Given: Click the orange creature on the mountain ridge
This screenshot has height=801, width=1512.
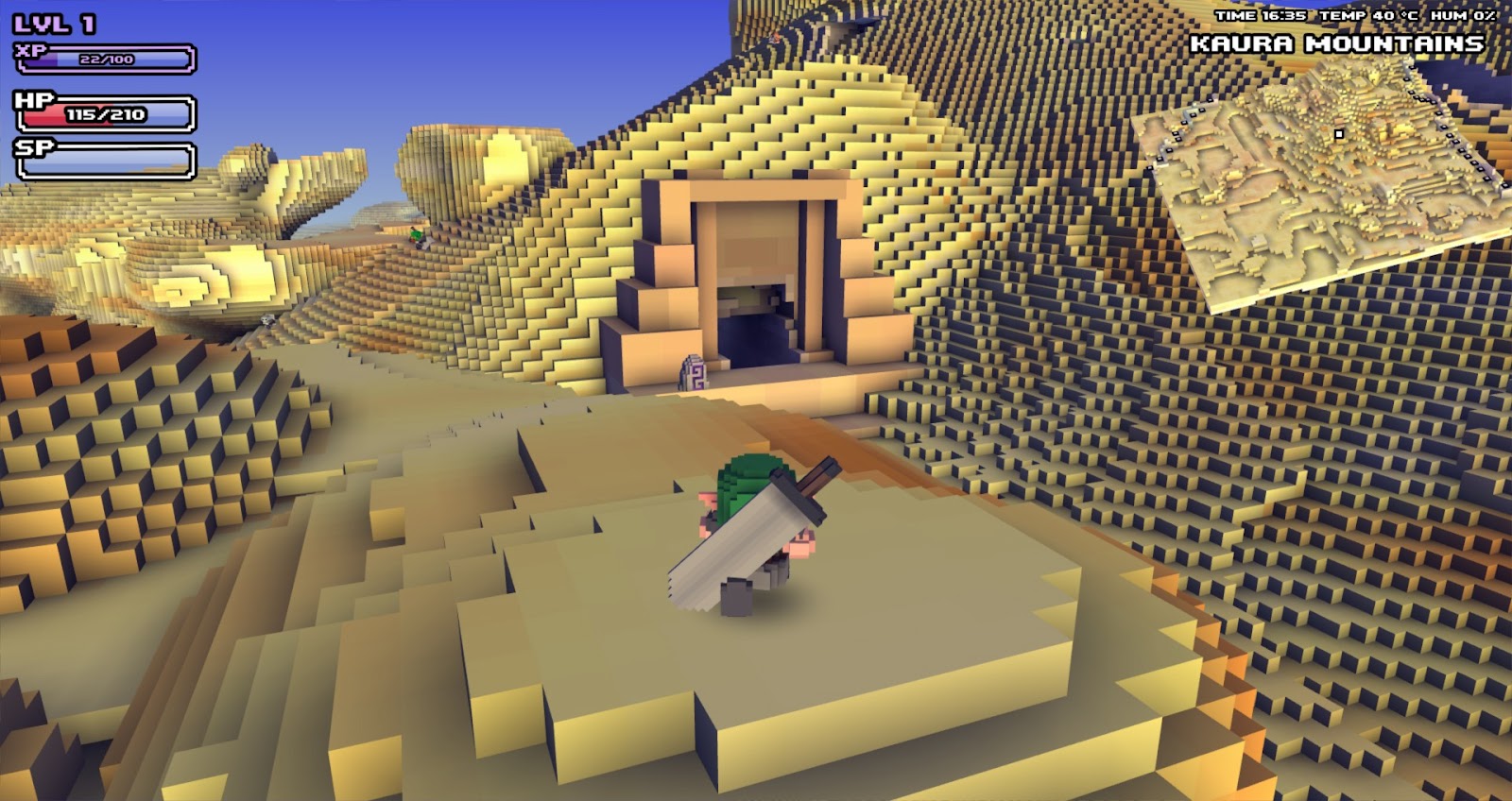Looking at the screenshot, I should click(775, 36).
